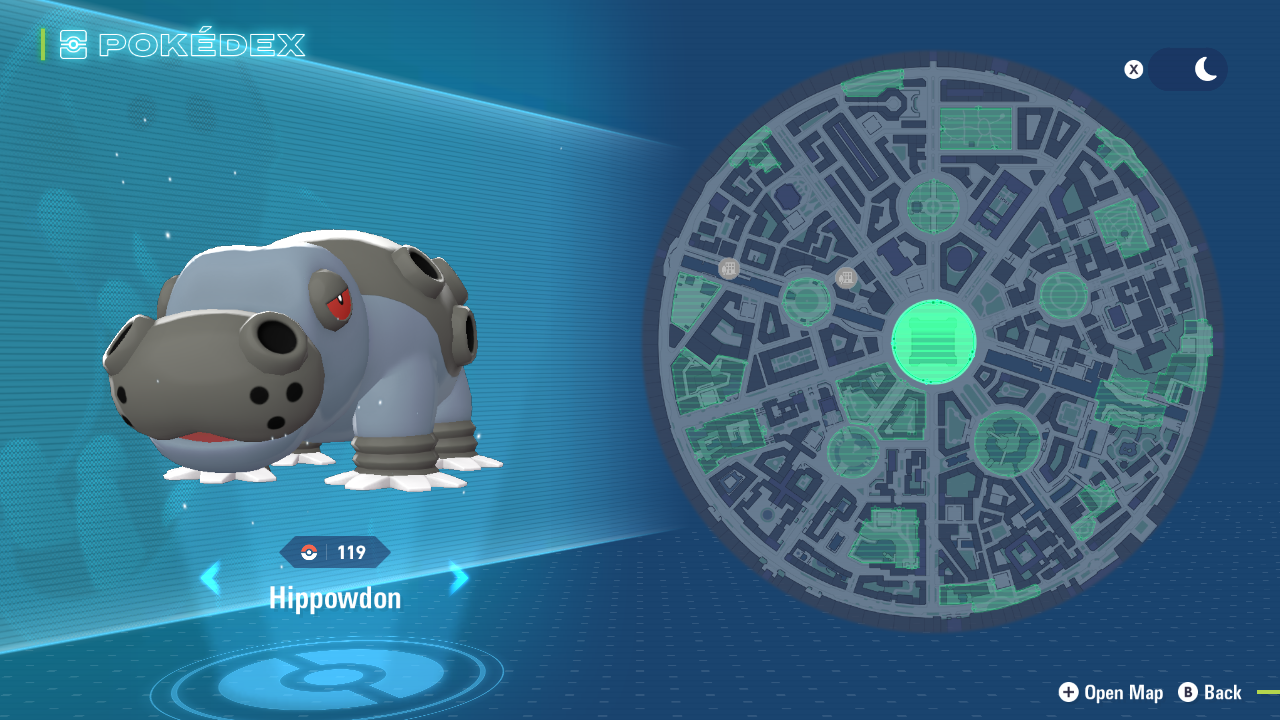Go to the previous Pokédex entry arrow
This screenshot has width=1280, height=720.
click(x=211, y=578)
